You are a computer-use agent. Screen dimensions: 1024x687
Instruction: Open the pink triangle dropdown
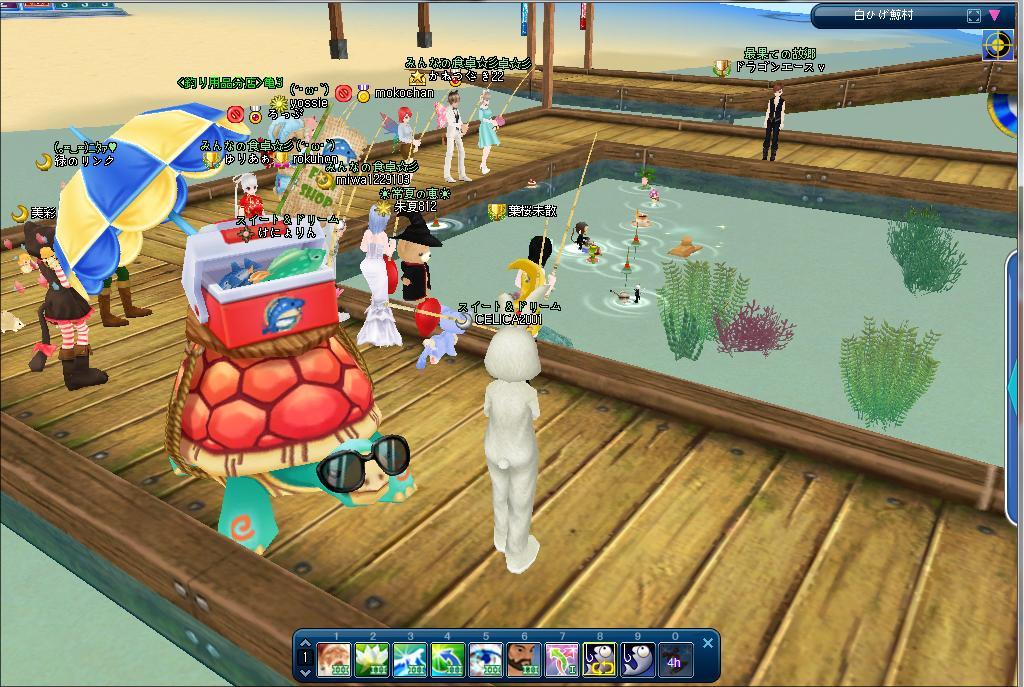(x=995, y=15)
